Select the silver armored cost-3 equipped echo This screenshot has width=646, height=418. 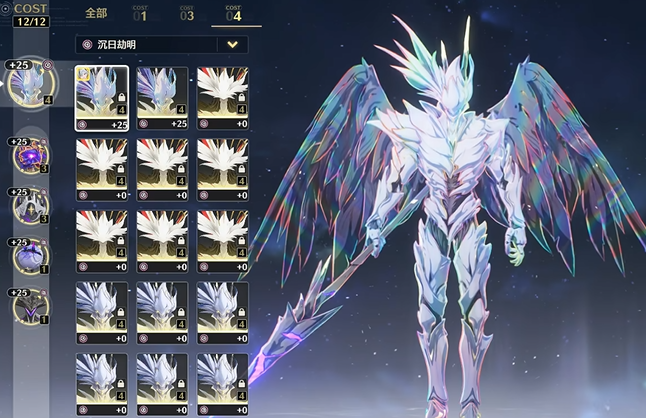(x=28, y=207)
